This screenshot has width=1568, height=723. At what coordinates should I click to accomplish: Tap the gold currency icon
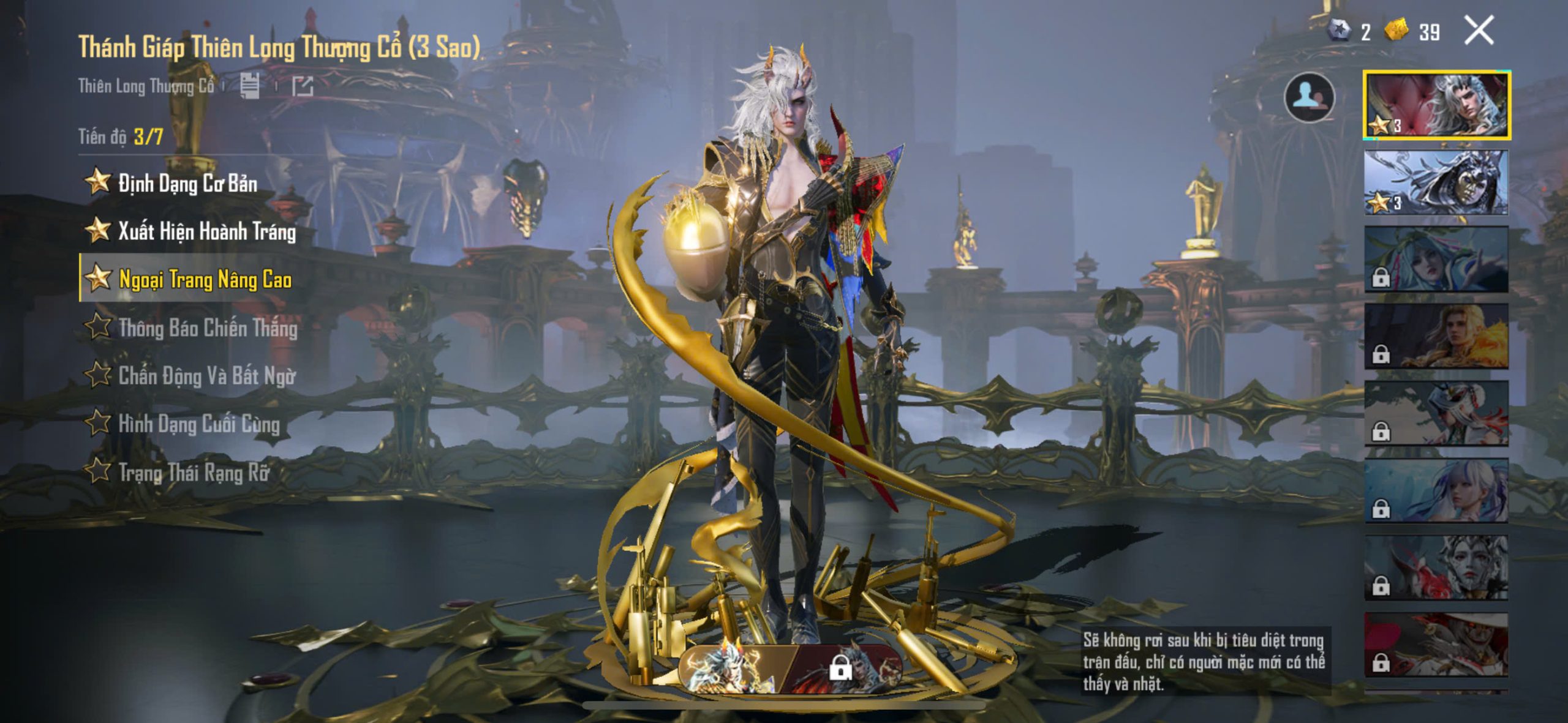(x=1396, y=31)
